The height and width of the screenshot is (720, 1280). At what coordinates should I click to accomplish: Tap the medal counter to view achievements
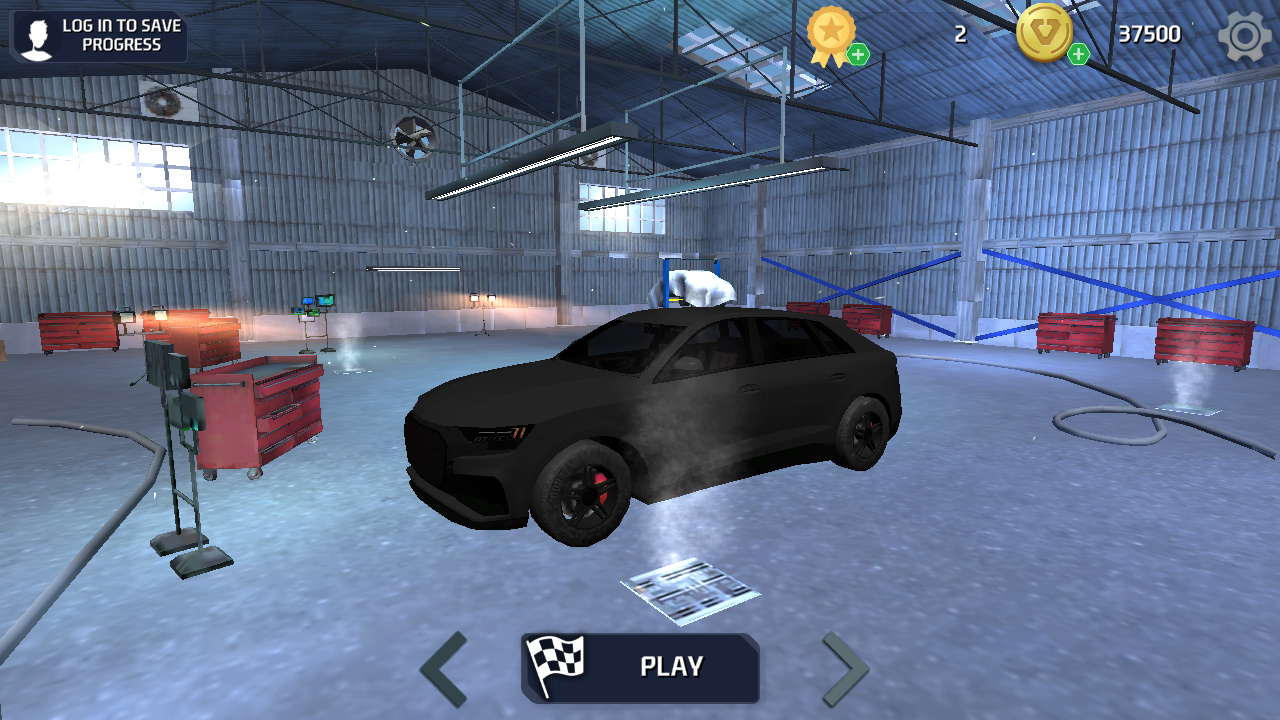962,33
